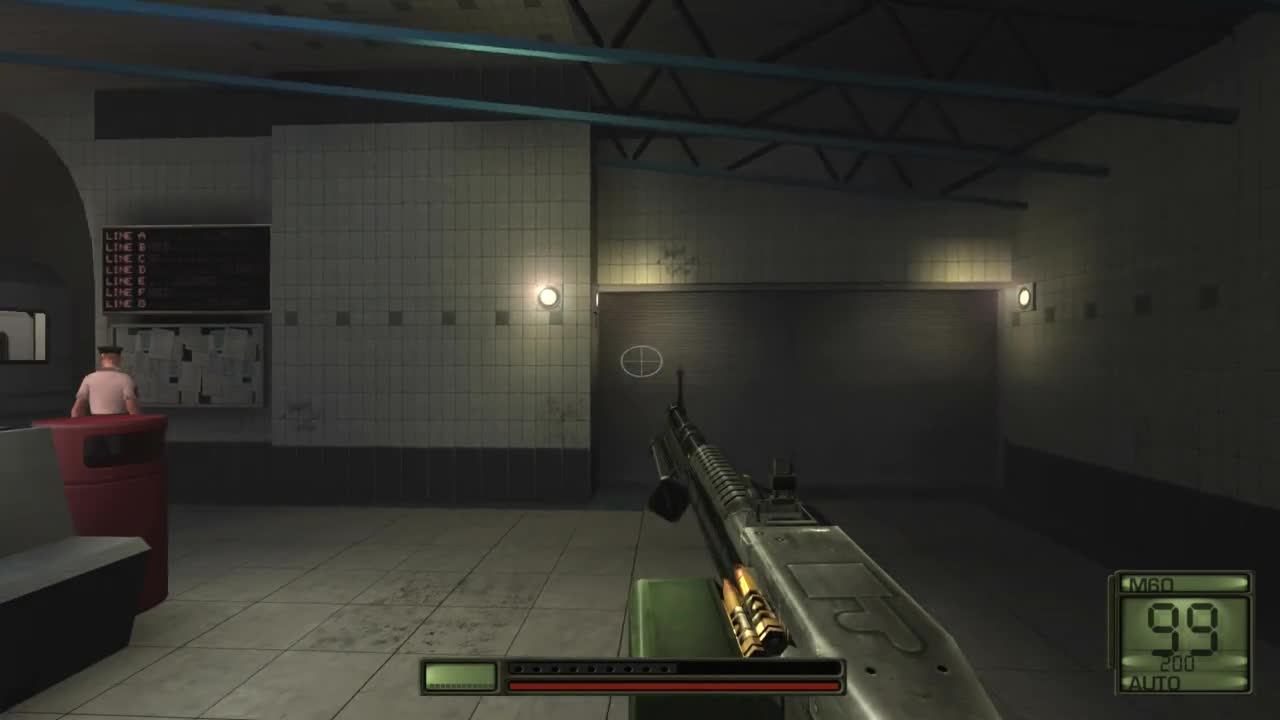
Task: Toggle the wall lamp left of the gate
Action: click(548, 297)
